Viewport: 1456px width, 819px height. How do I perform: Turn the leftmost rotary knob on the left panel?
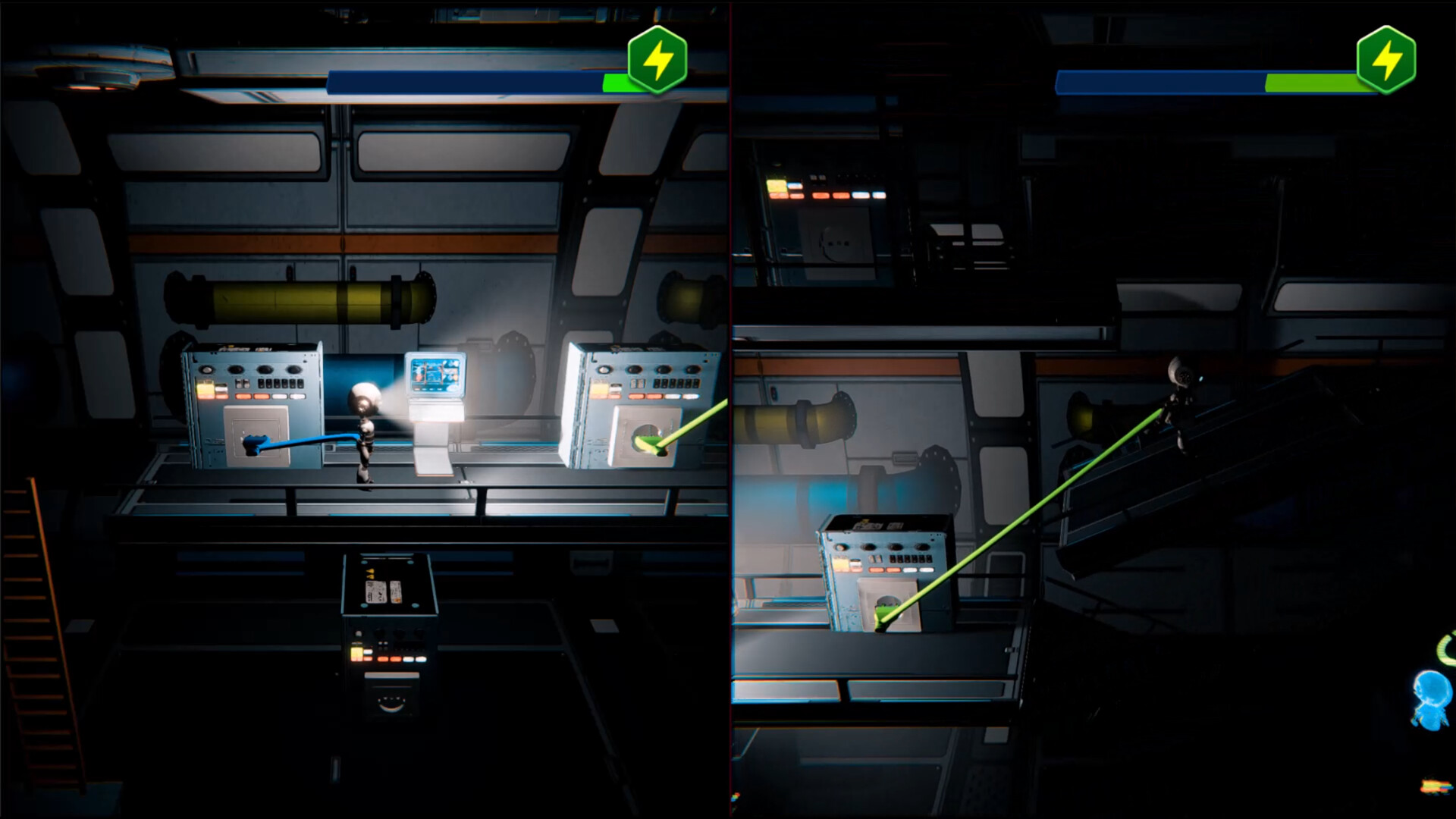[208, 370]
